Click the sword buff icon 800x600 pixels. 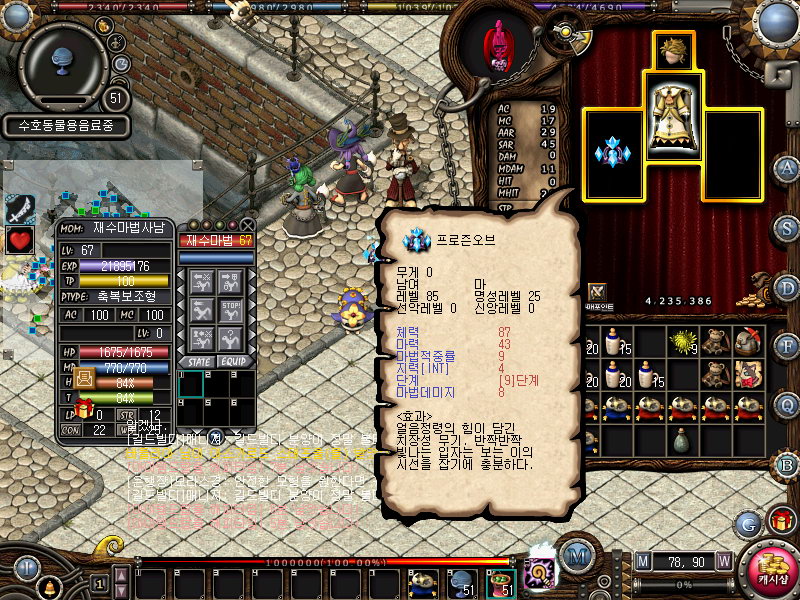coord(20,207)
